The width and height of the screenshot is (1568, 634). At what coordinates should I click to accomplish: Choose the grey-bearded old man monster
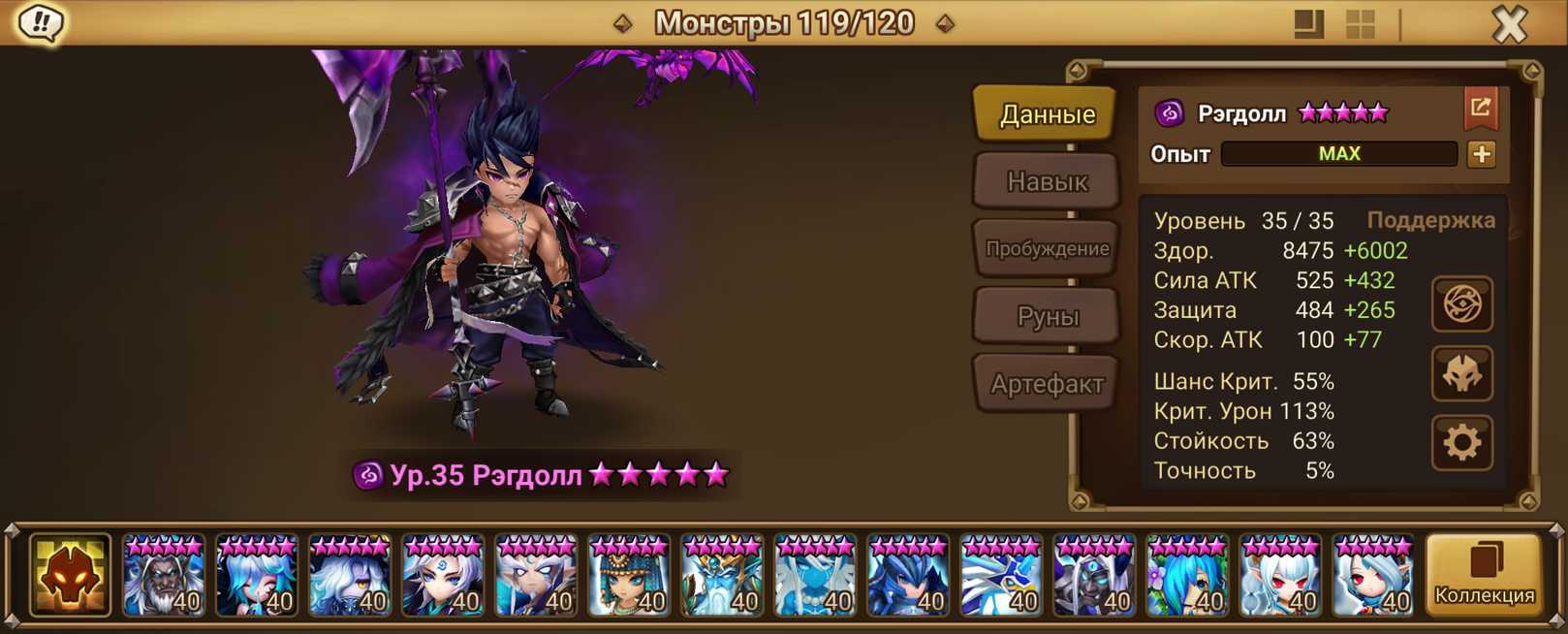click(x=163, y=577)
